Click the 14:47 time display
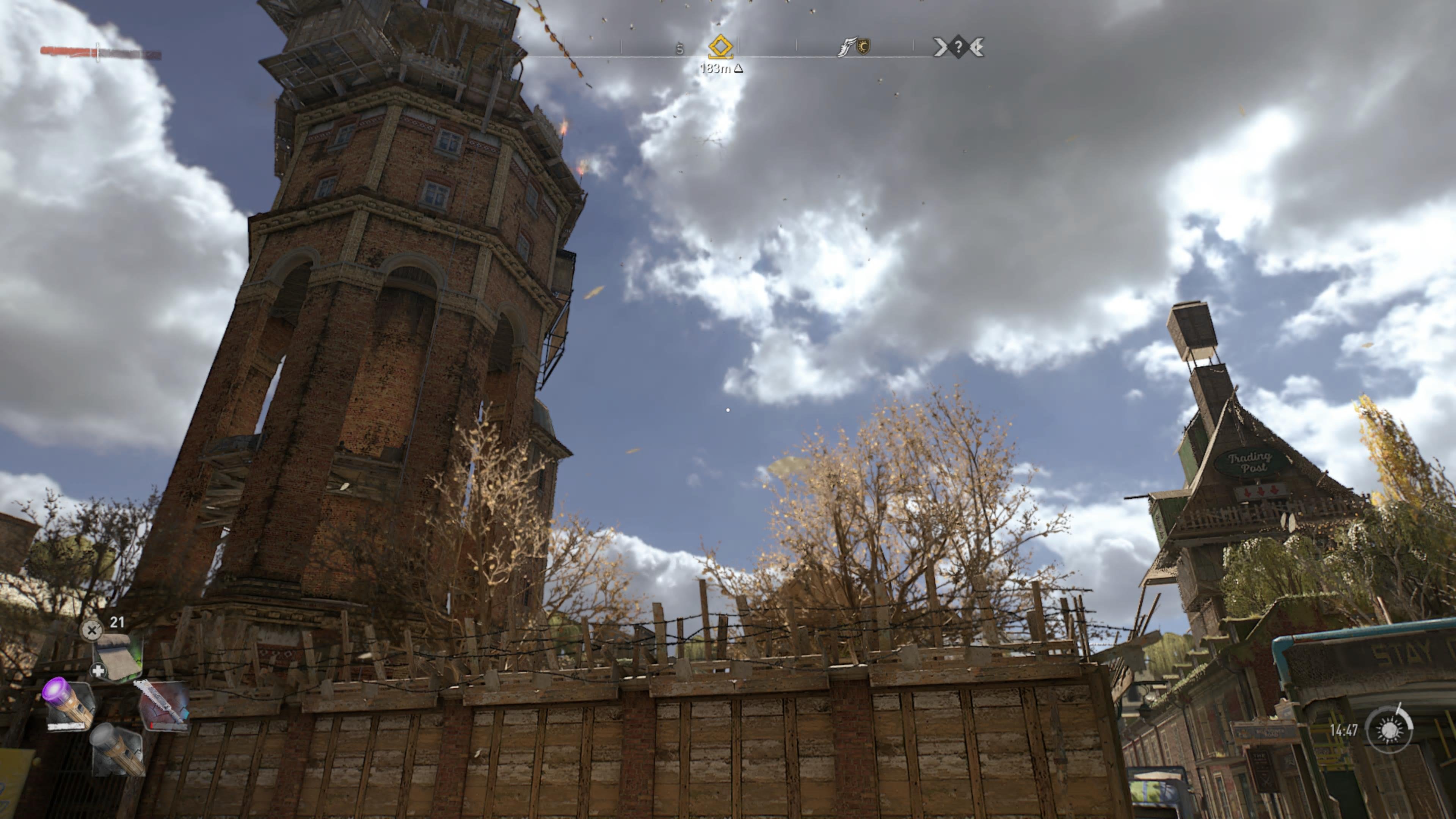The height and width of the screenshot is (819, 1456). click(x=1344, y=730)
